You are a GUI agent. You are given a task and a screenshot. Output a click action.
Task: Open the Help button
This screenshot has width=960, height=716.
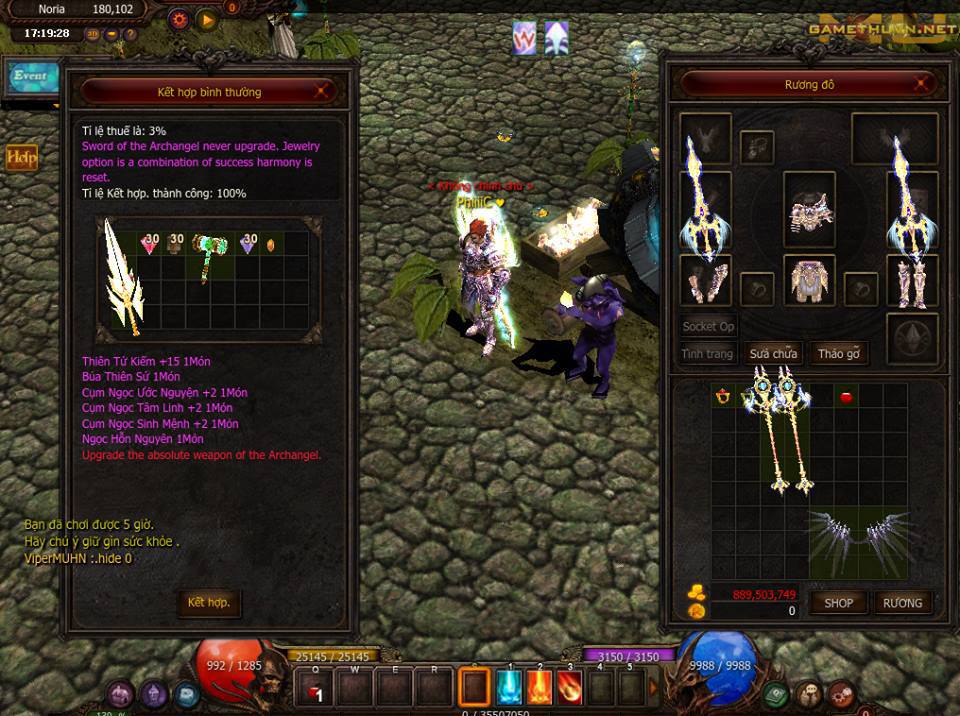(21, 158)
